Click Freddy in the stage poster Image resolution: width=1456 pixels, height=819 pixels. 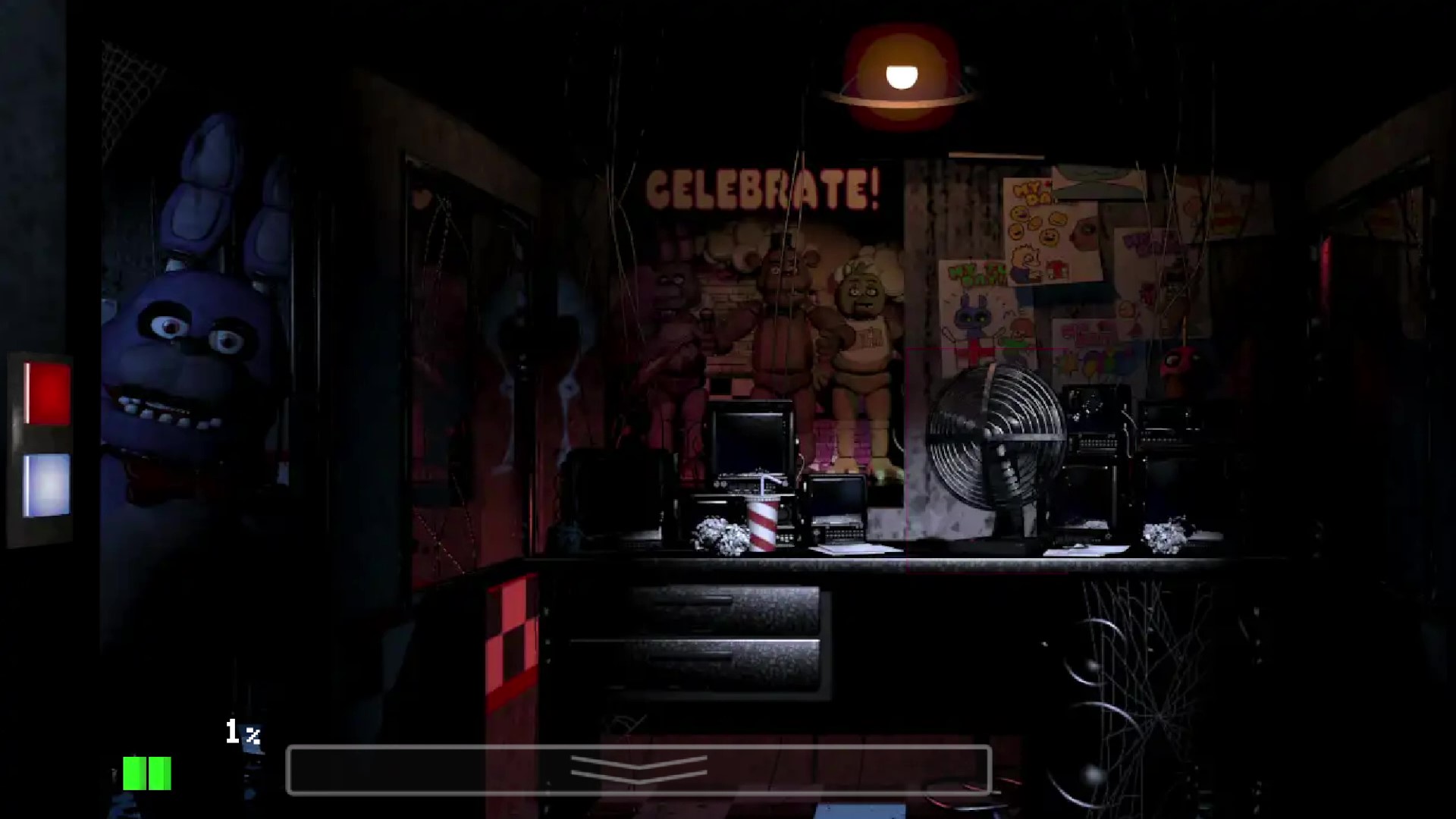click(781, 318)
